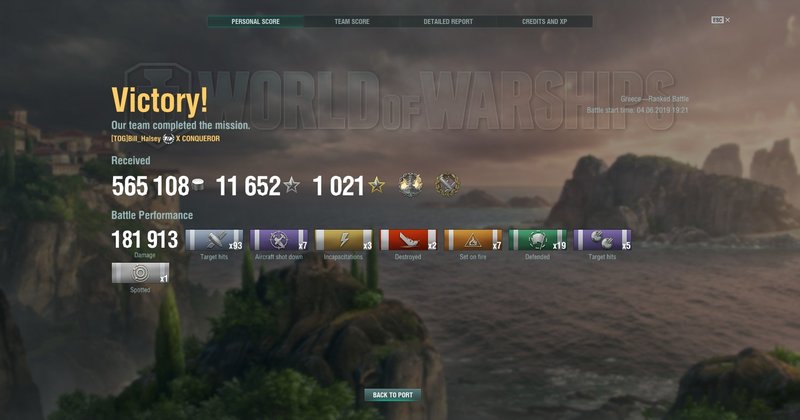Close the results screen with the X

tap(728, 20)
